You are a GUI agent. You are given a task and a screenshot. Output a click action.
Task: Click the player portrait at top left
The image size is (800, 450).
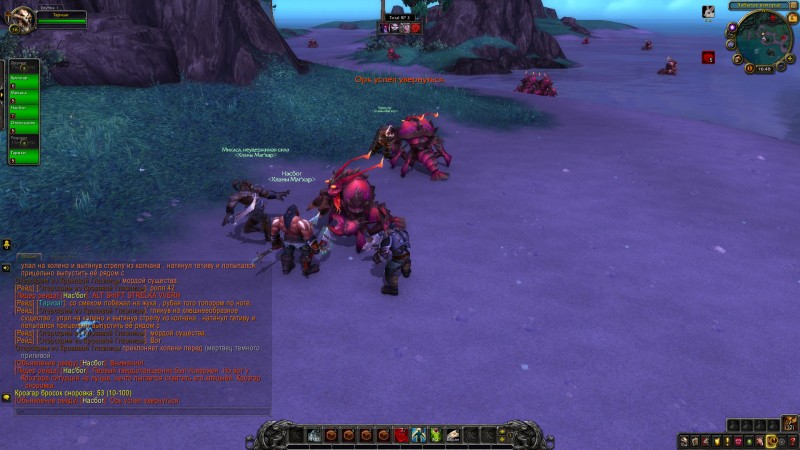pyautogui.click(x=19, y=20)
